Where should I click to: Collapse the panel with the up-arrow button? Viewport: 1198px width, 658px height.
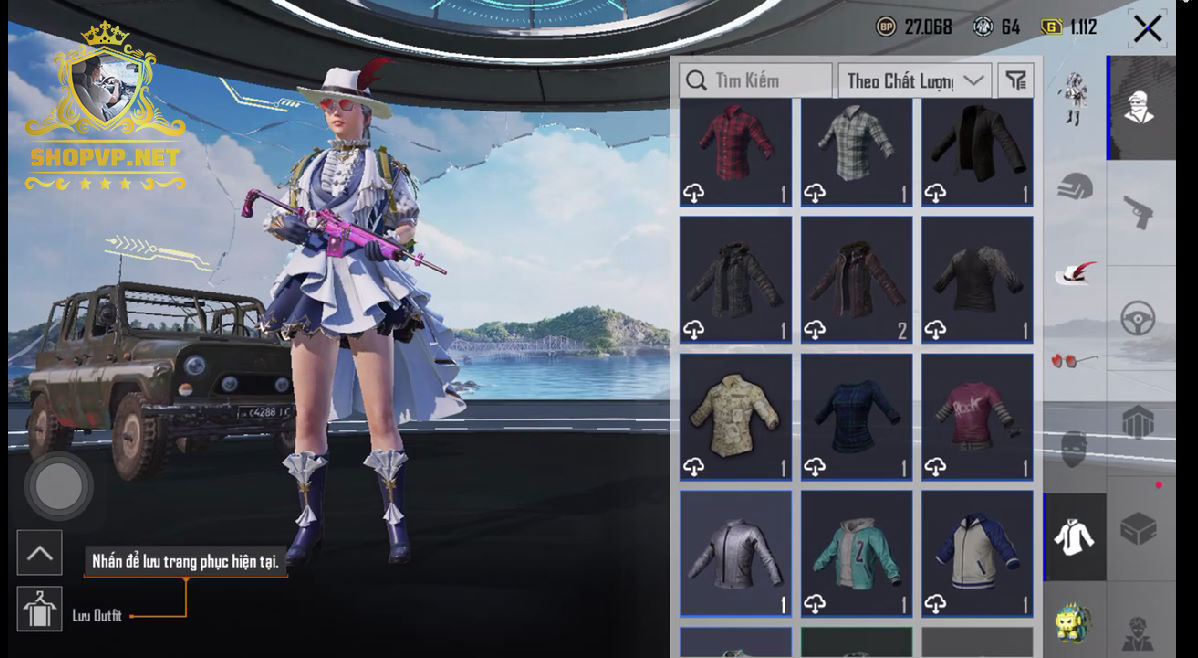click(40, 552)
